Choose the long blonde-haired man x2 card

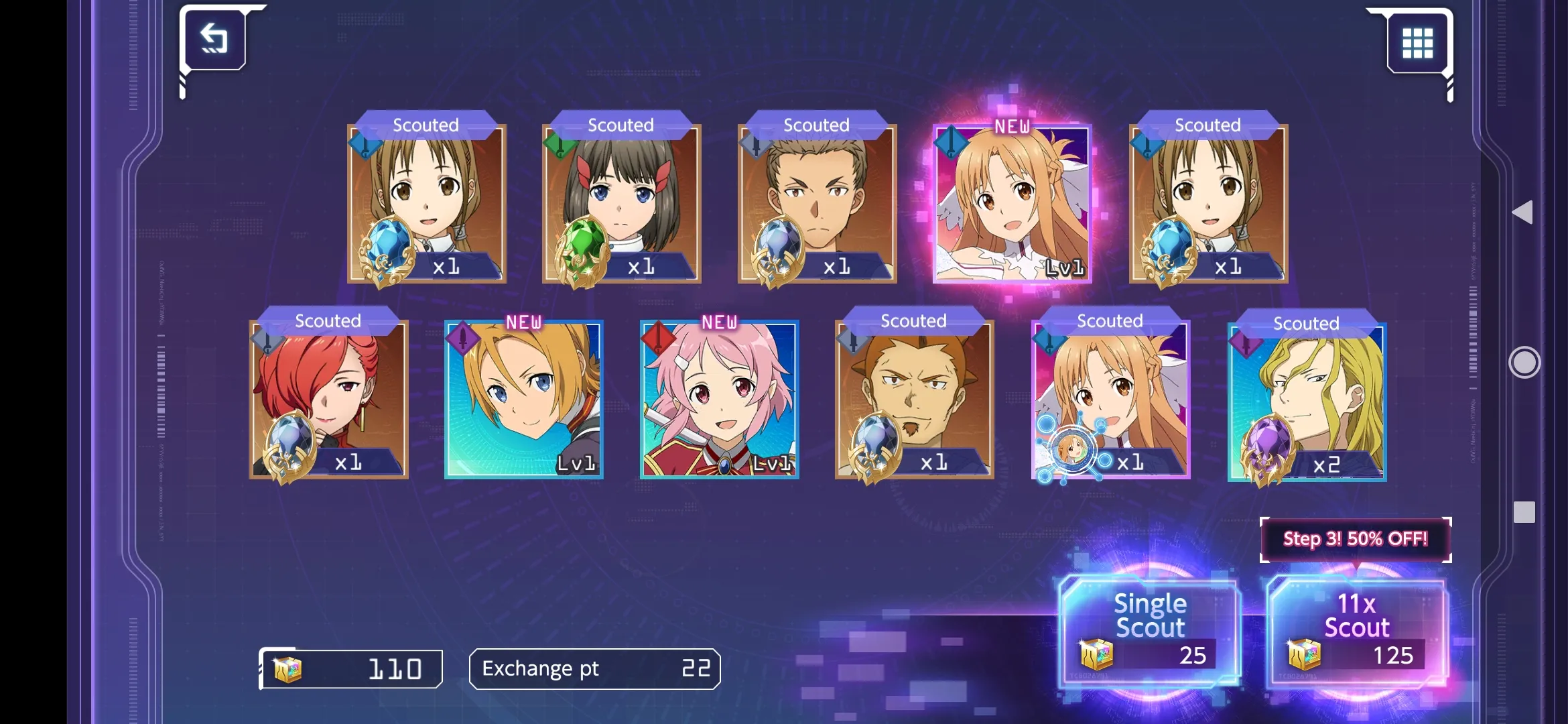(1307, 401)
